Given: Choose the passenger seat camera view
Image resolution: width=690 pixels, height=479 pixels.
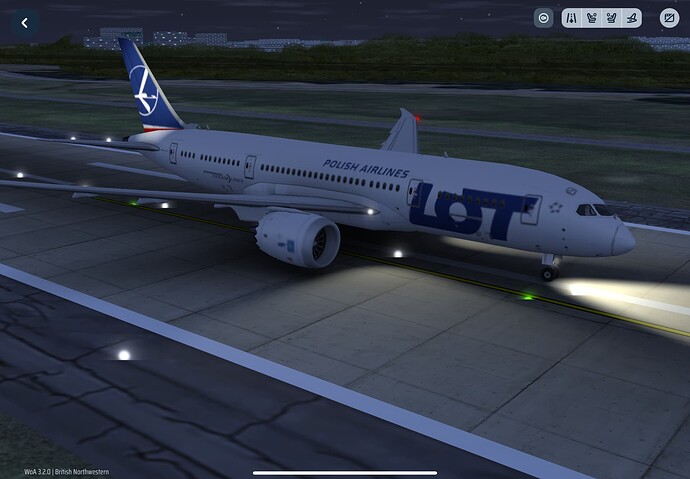Looking at the screenshot, I should [611, 18].
